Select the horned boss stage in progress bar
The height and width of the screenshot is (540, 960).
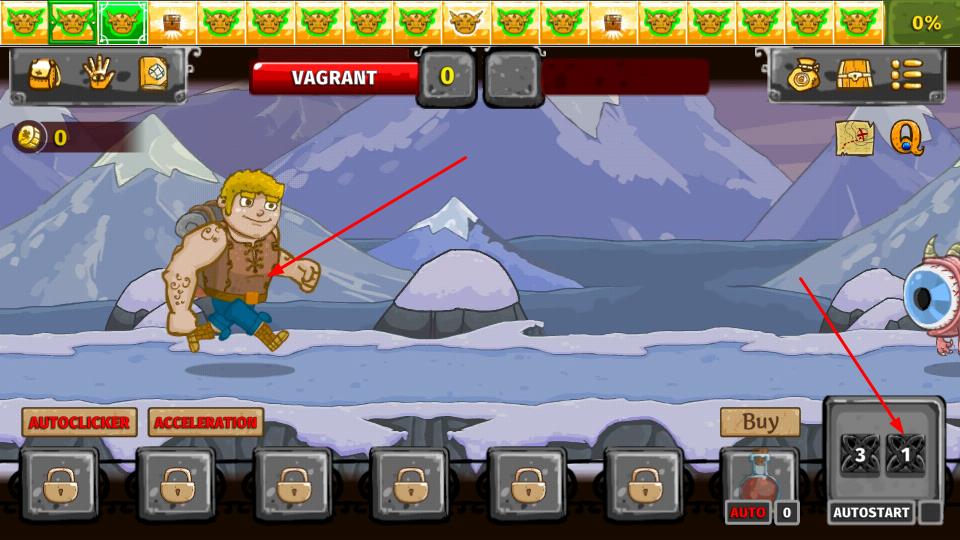point(466,22)
